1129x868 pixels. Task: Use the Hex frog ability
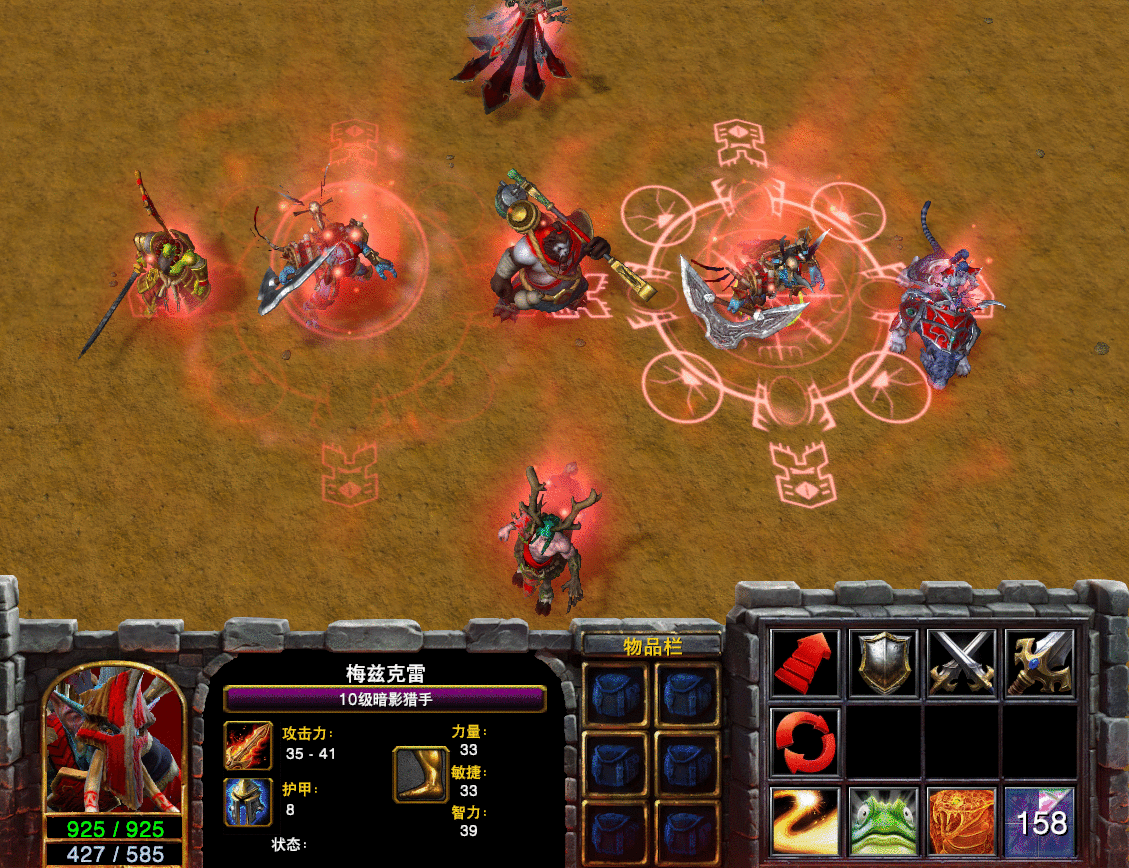point(883,821)
